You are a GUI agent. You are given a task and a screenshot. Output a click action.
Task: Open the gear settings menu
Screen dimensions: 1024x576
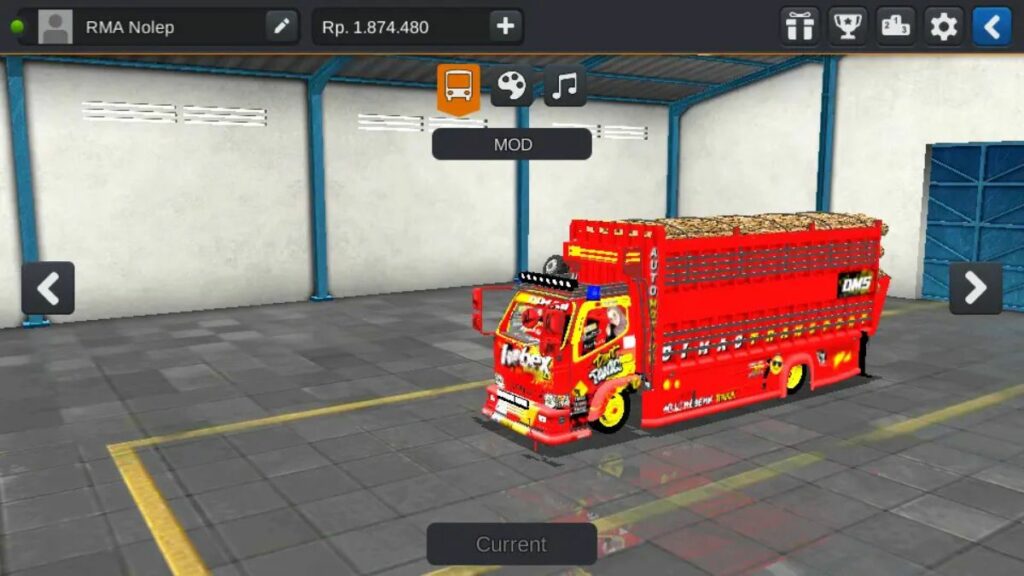pyautogui.click(x=943, y=27)
